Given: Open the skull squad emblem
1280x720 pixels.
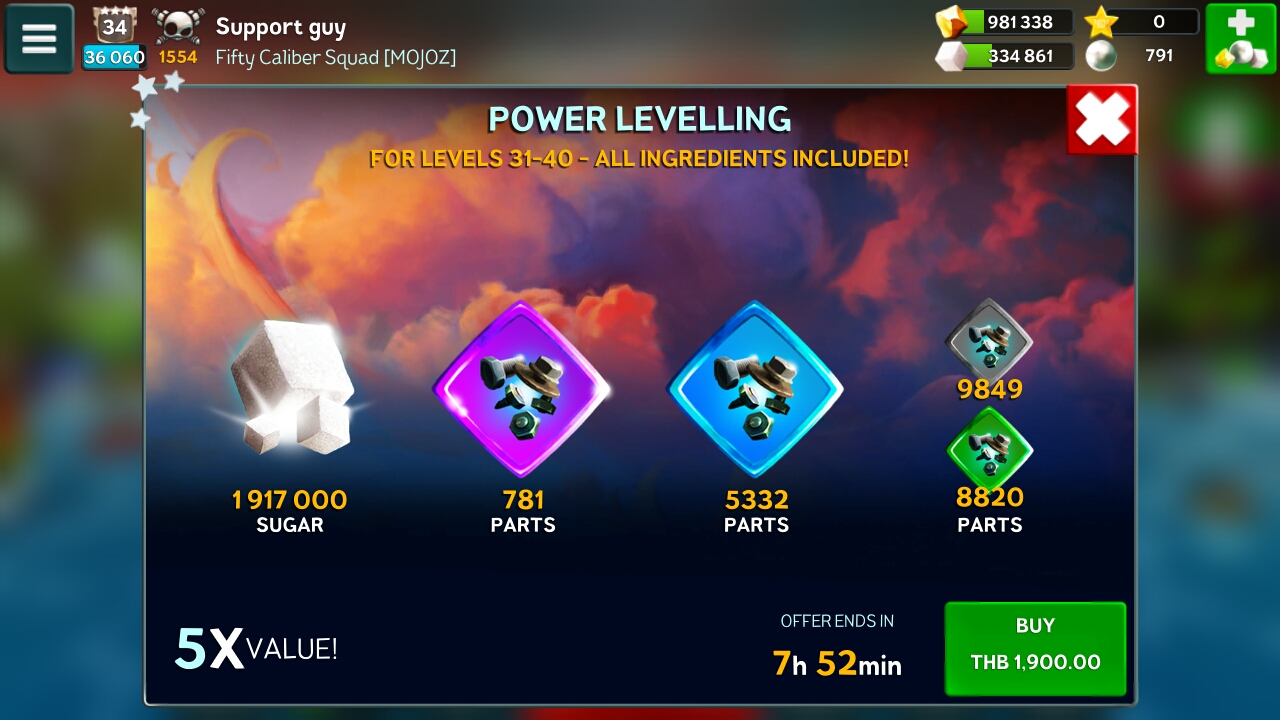Looking at the screenshot, I should (x=178, y=26).
